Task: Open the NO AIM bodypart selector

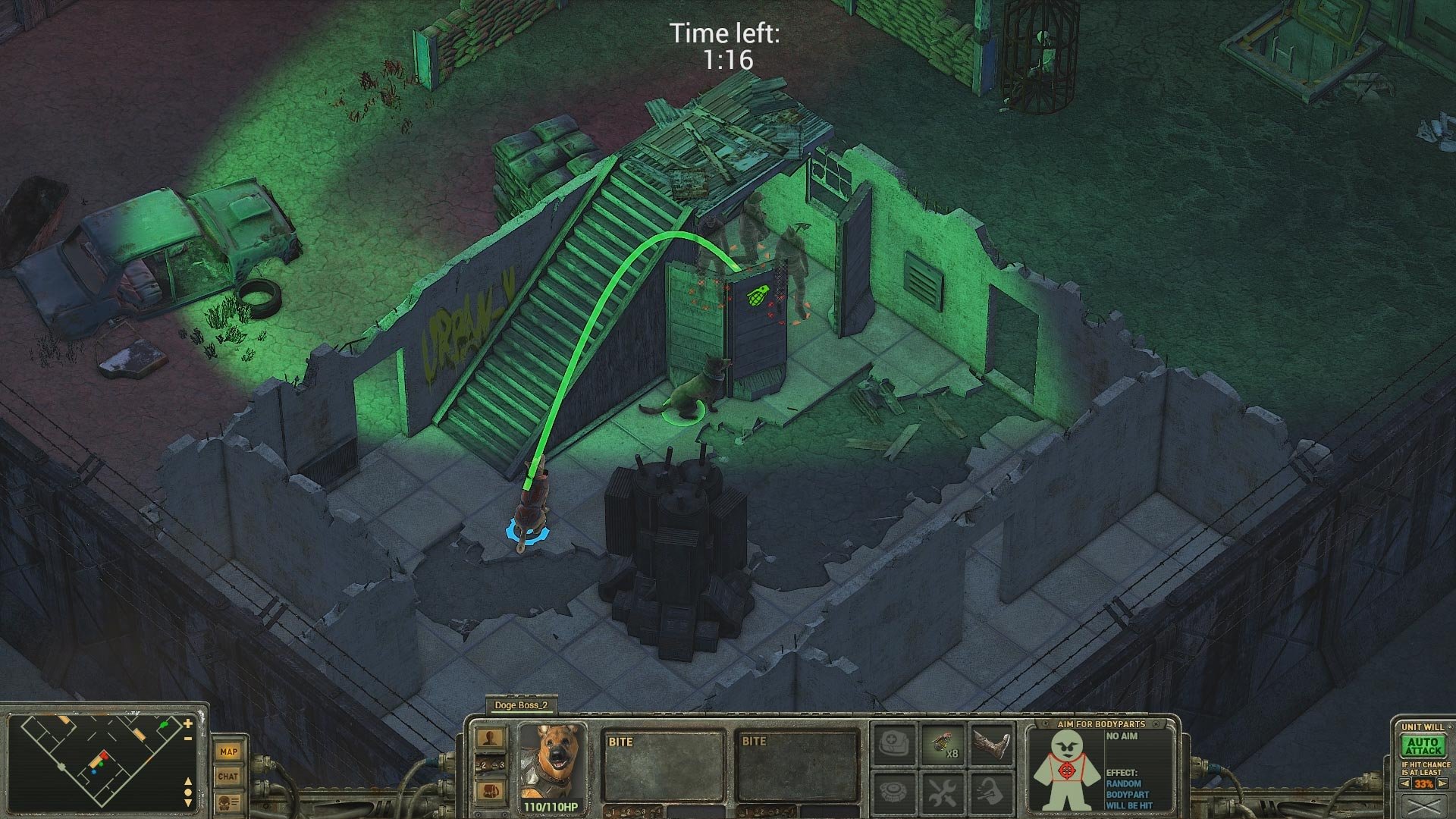Action: (x=1122, y=736)
